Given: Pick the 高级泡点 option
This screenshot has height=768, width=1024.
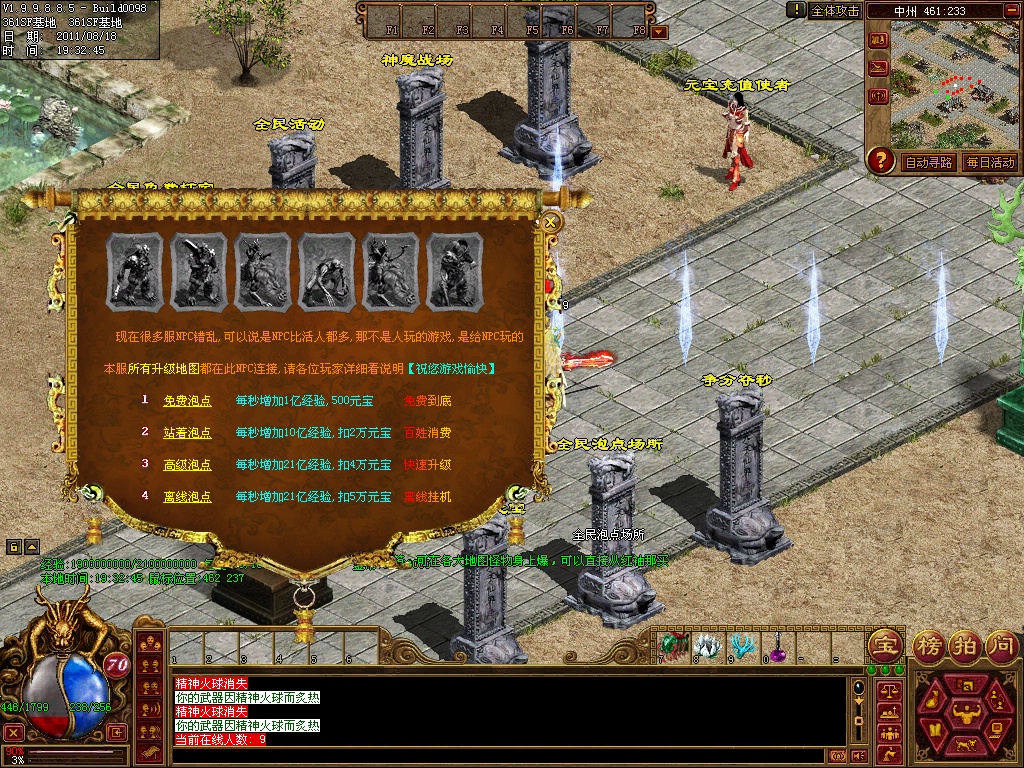Looking at the screenshot, I should pos(187,465).
